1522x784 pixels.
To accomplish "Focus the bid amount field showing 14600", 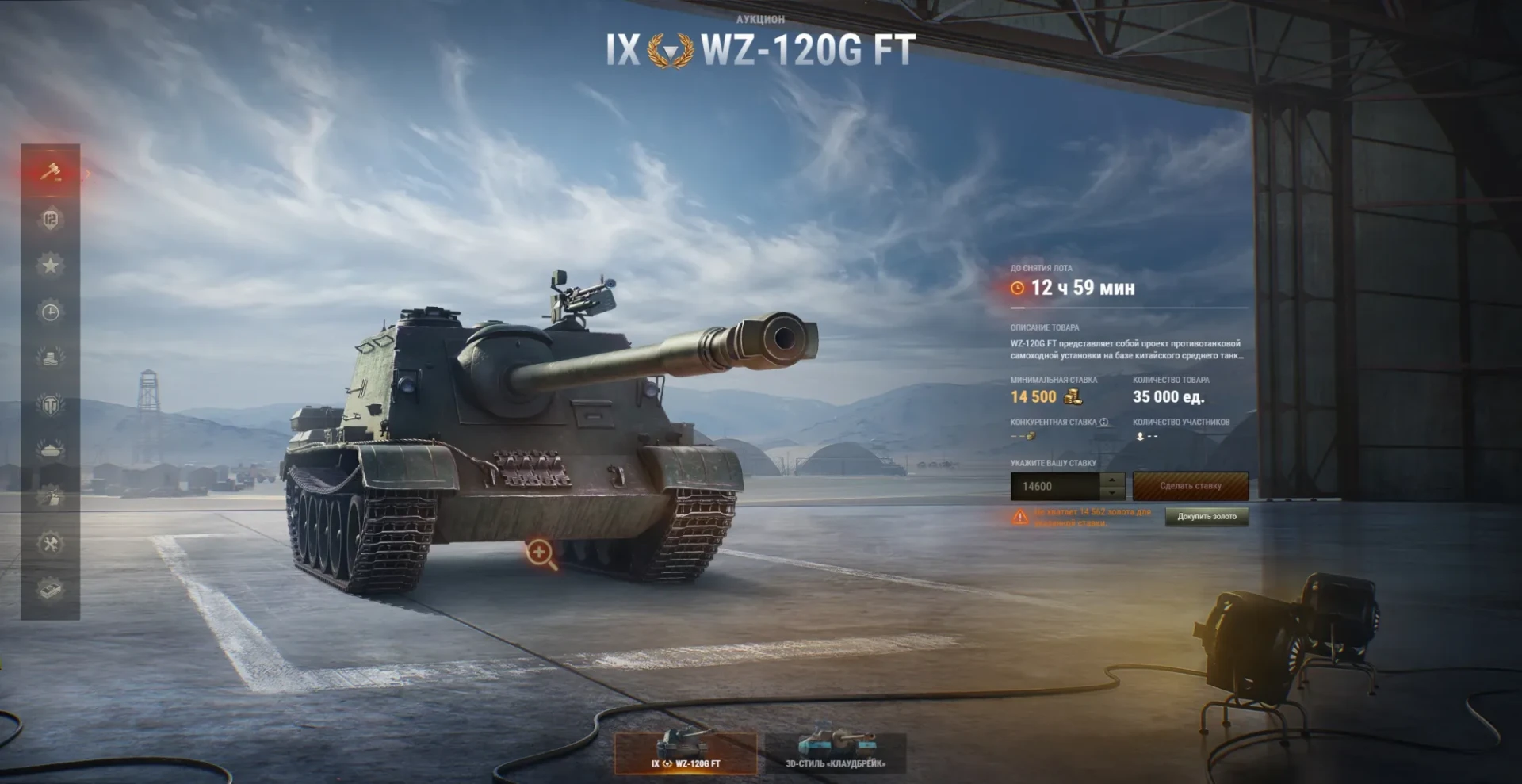I will pyautogui.click(x=1055, y=487).
